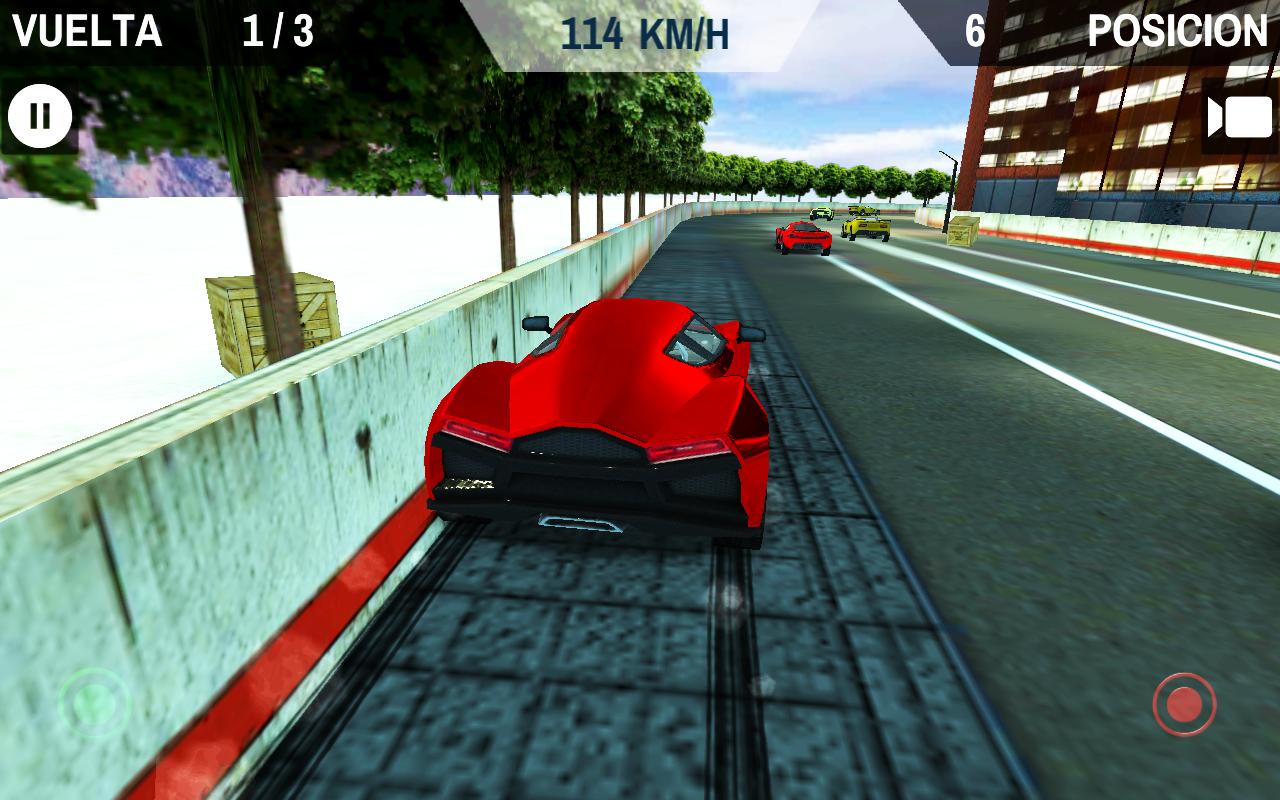Click the 114 KM/H speed readout
Screen dimensions: 1280x800
[645, 29]
